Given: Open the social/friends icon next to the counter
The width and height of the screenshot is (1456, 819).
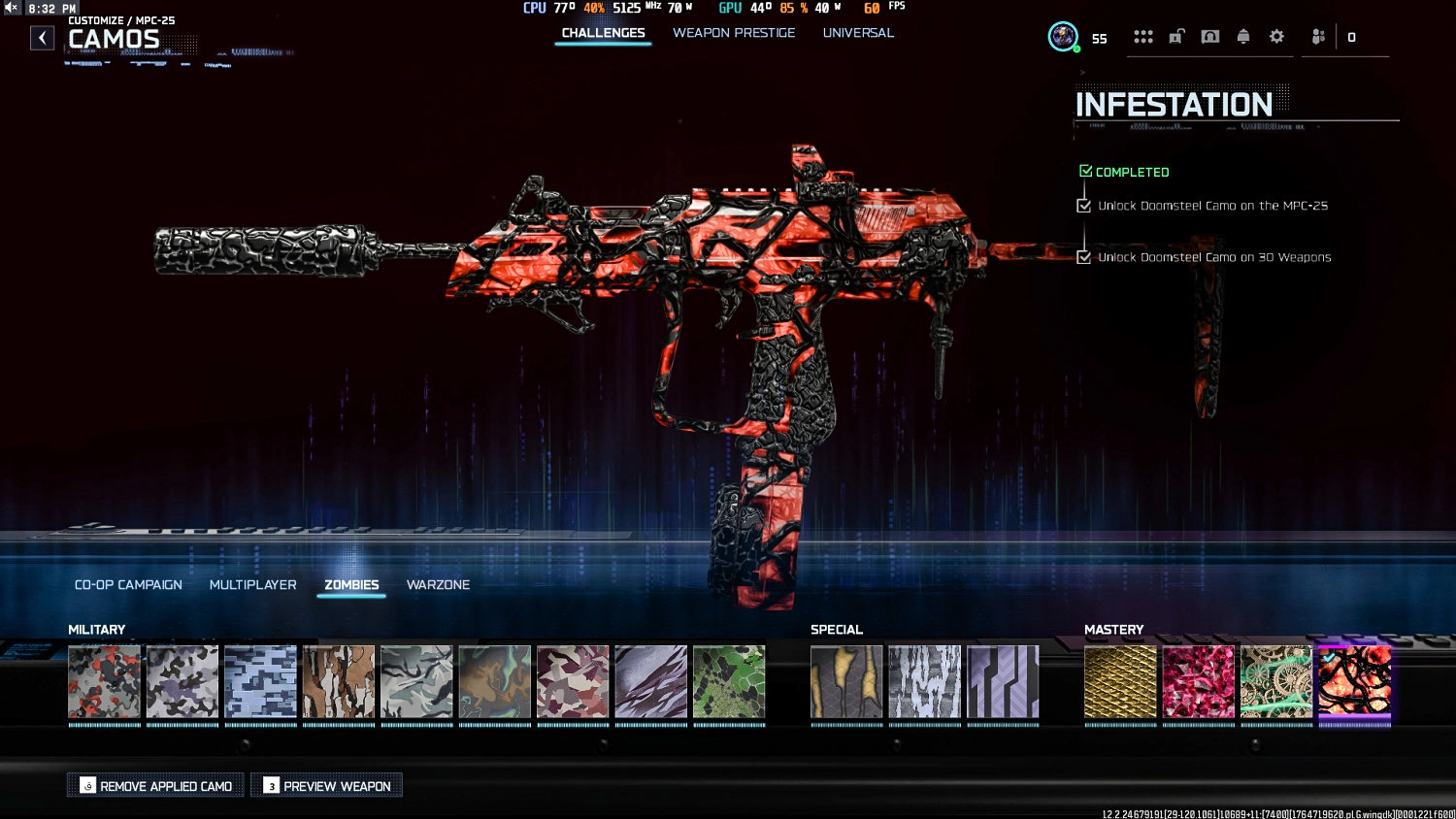Looking at the screenshot, I should tap(1317, 37).
